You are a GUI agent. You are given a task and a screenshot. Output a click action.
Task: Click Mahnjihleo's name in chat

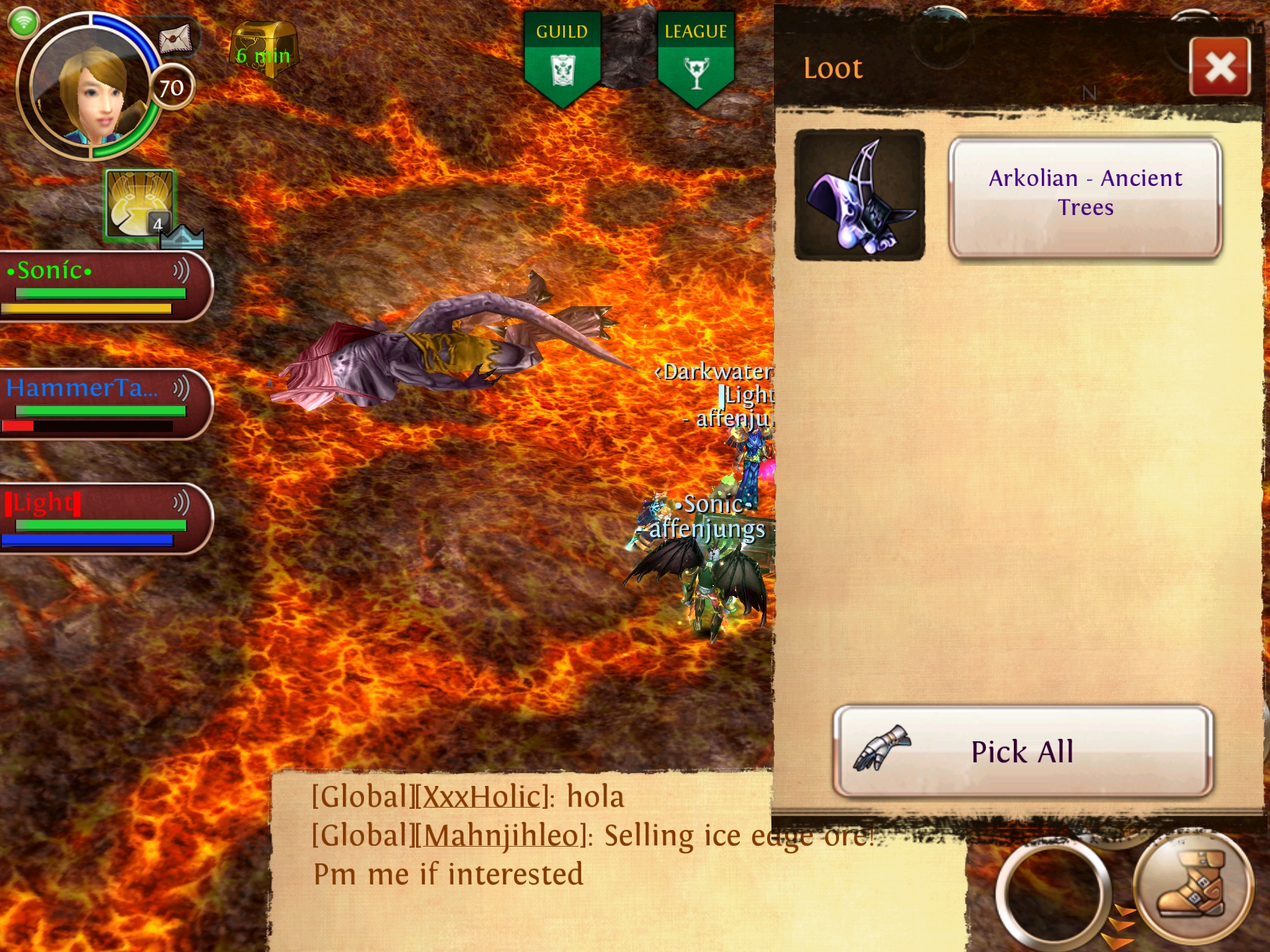[501, 836]
